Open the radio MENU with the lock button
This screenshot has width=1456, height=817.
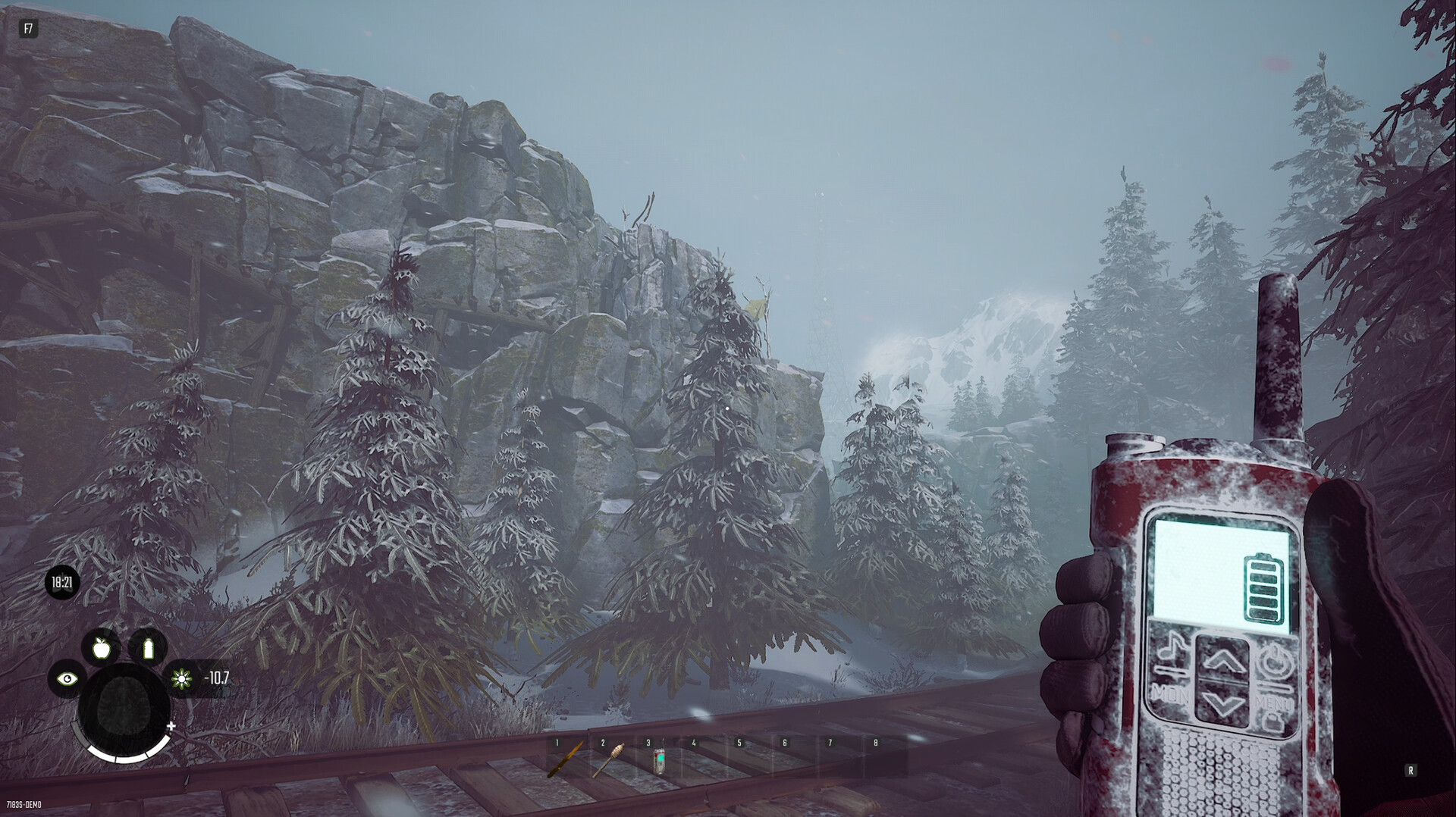(1271, 720)
